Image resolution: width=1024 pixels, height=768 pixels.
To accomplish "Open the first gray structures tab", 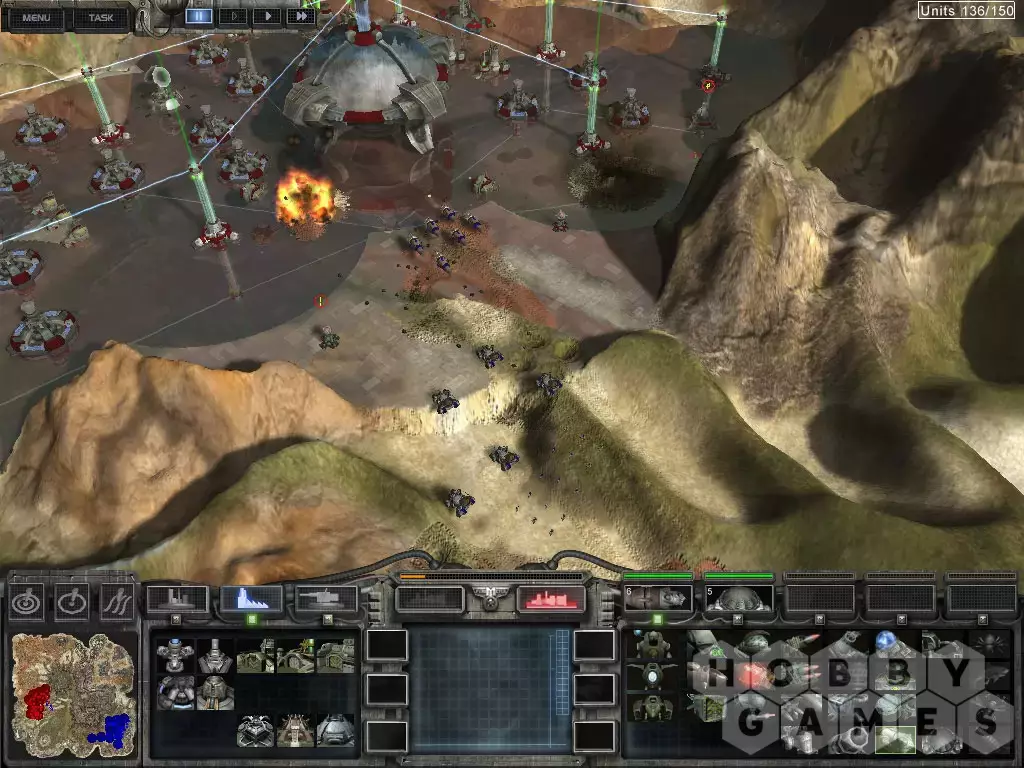I will [177, 599].
